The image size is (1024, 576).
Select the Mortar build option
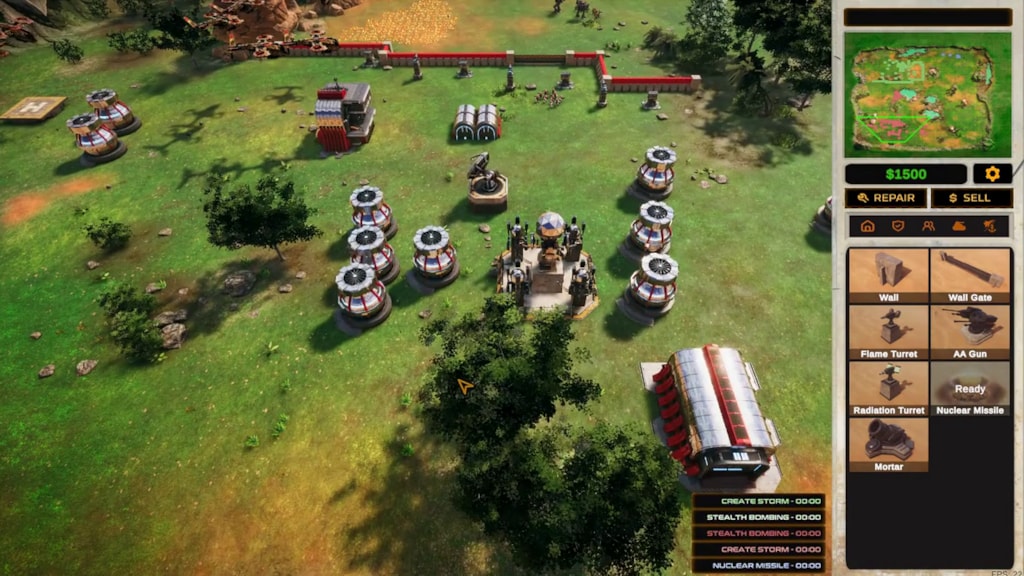[888, 443]
